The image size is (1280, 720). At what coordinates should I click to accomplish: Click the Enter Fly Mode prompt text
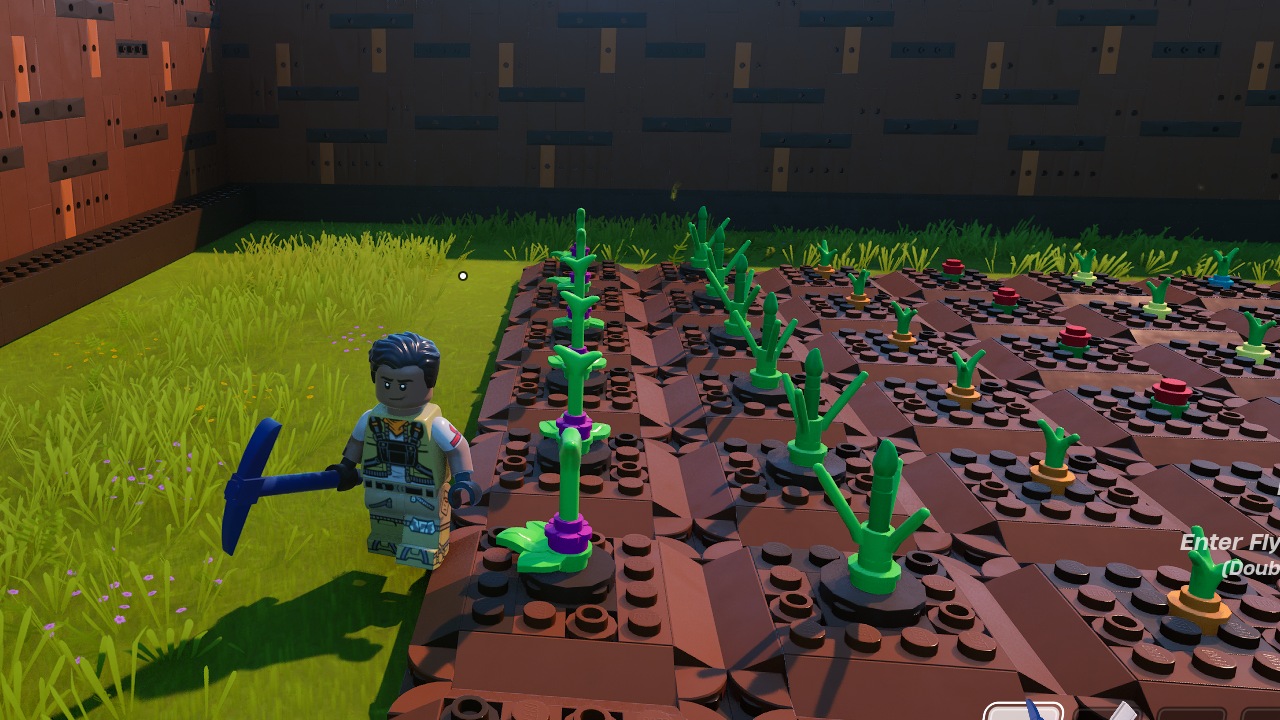[x=1231, y=543]
